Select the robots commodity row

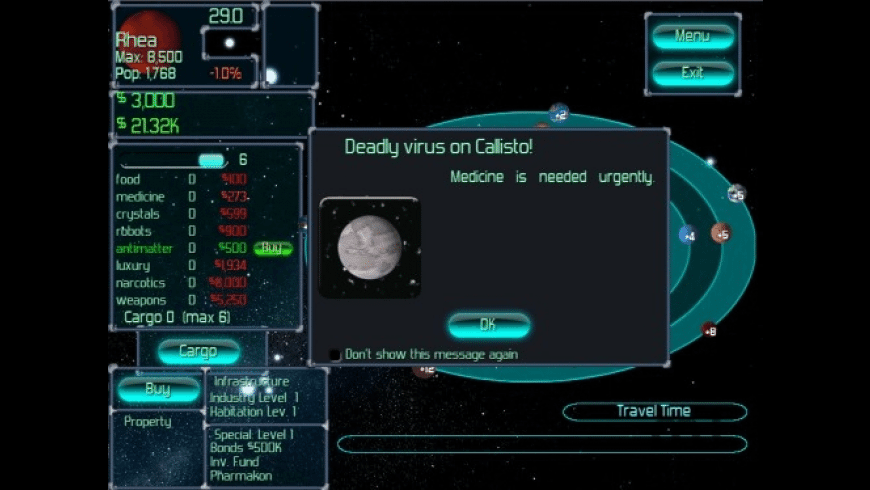coord(133,231)
